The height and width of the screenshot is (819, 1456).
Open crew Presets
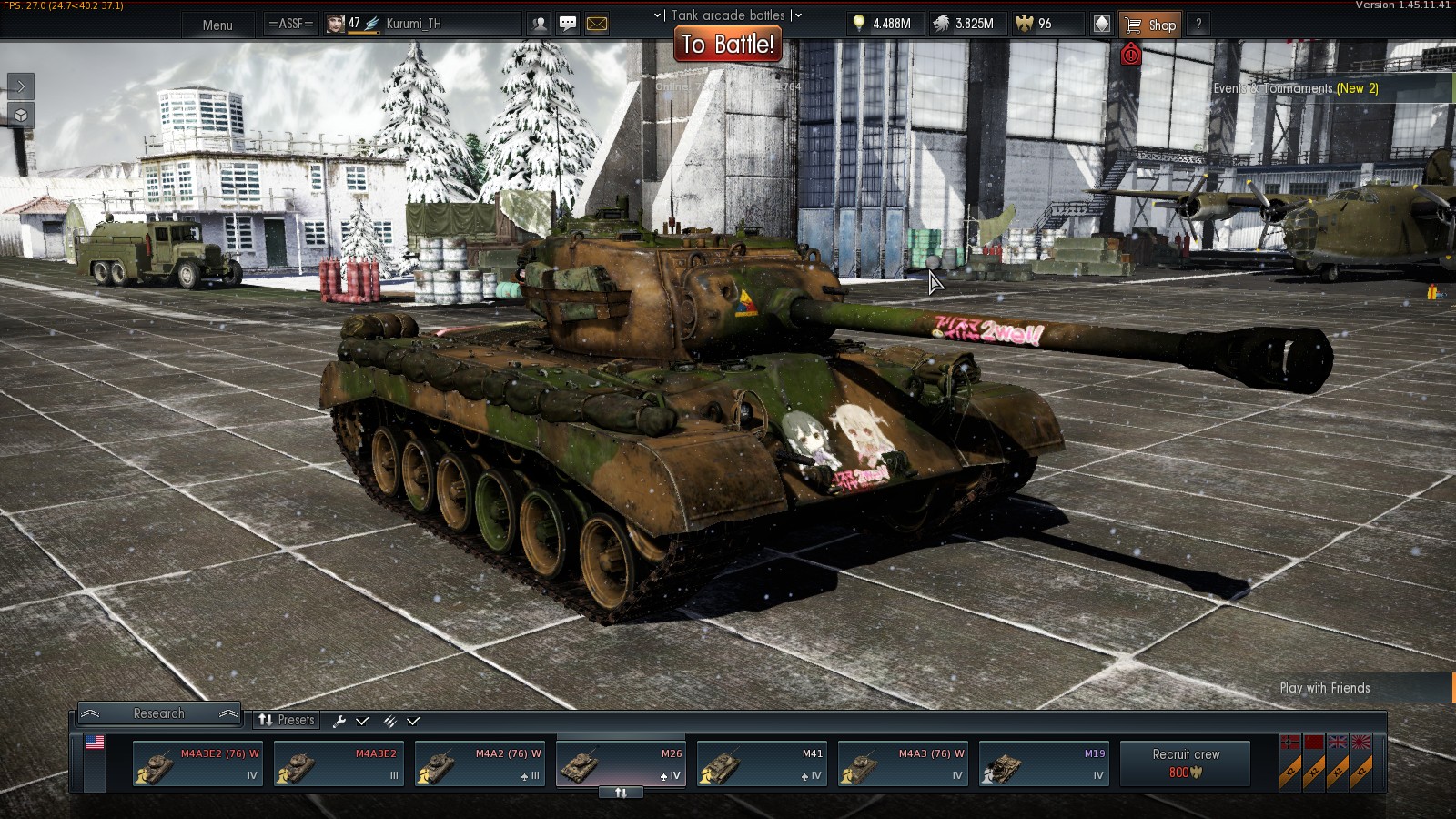pos(287,720)
